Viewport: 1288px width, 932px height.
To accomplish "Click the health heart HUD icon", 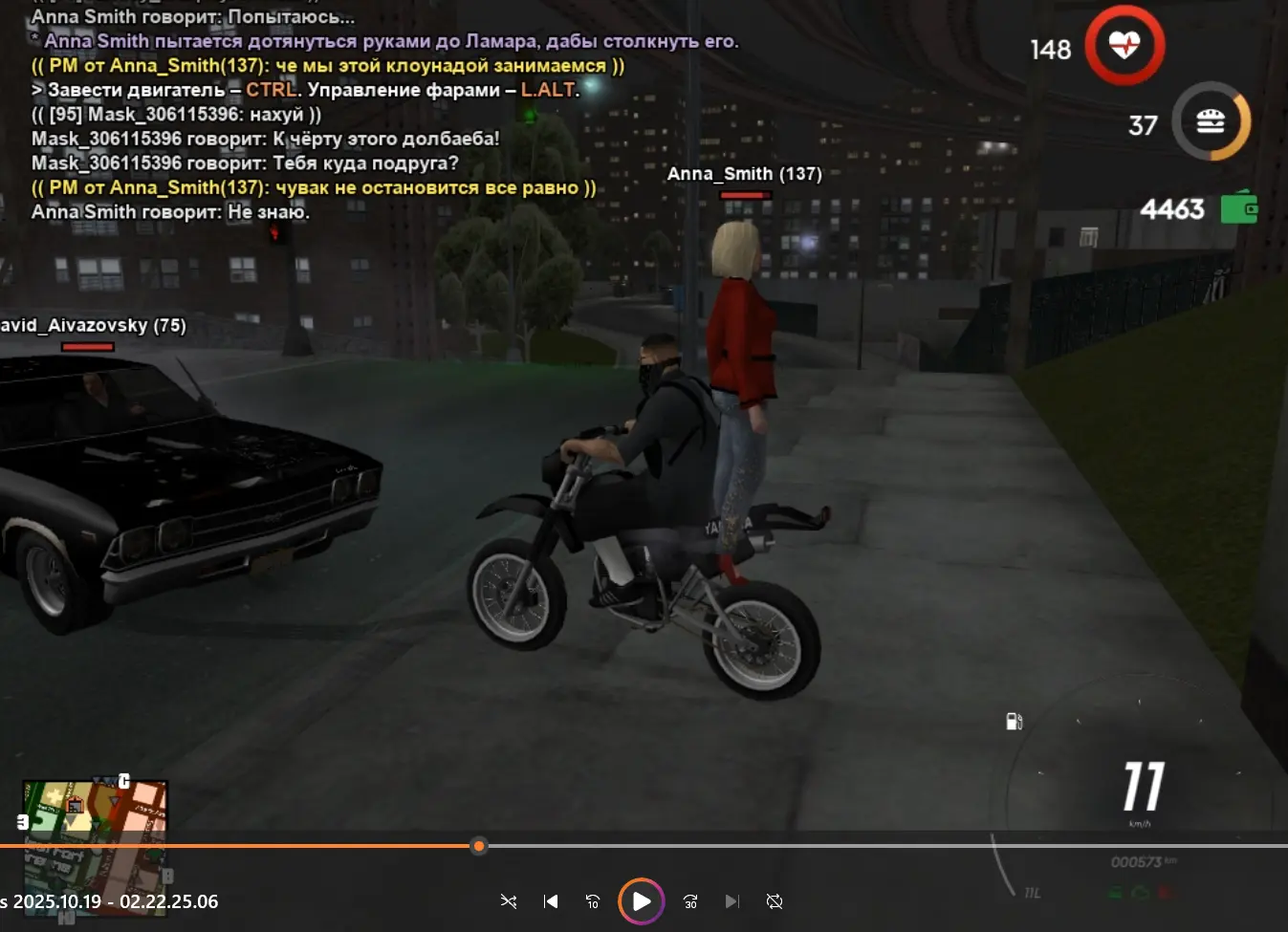I will [1124, 46].
